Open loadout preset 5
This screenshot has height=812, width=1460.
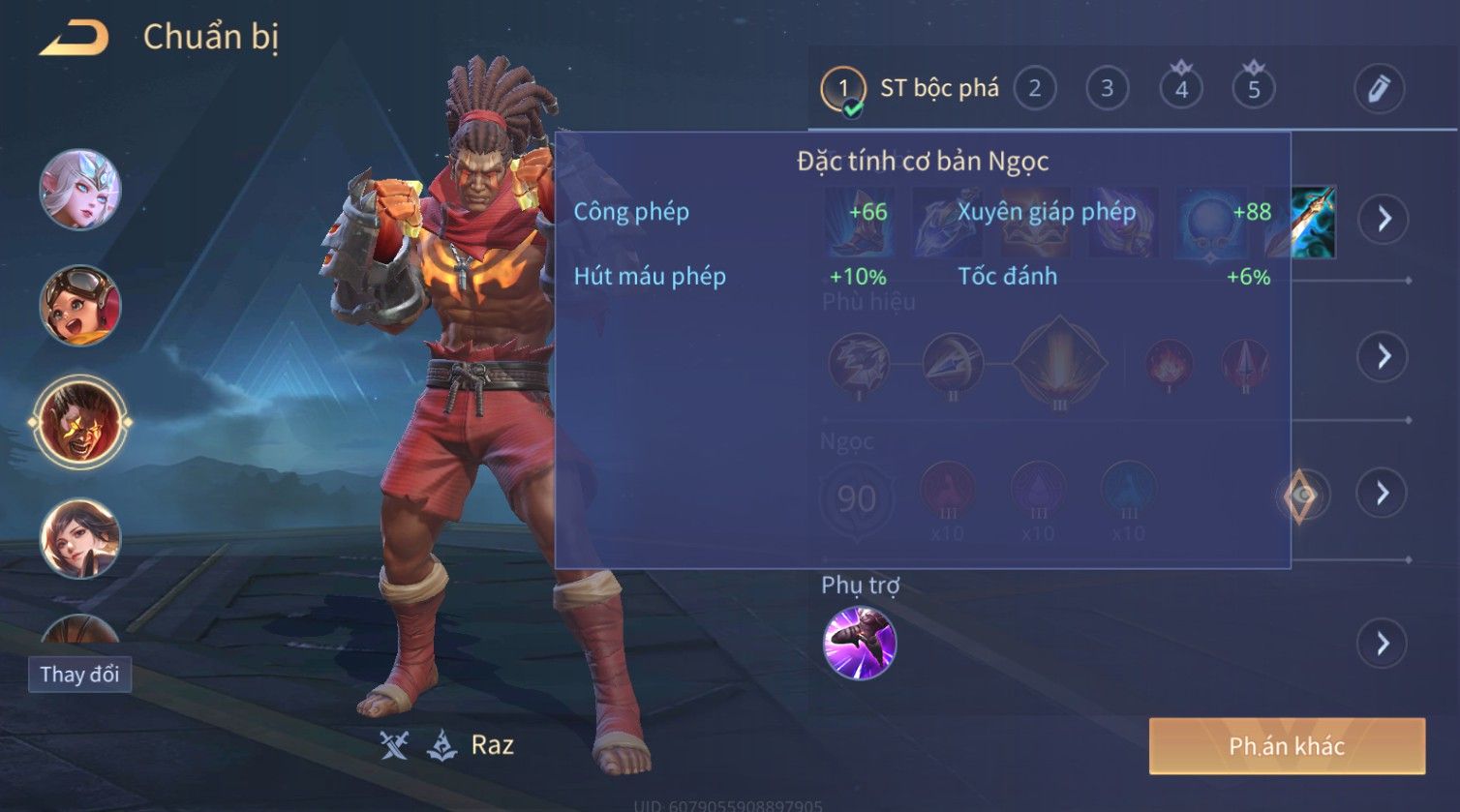point(1254,89)
